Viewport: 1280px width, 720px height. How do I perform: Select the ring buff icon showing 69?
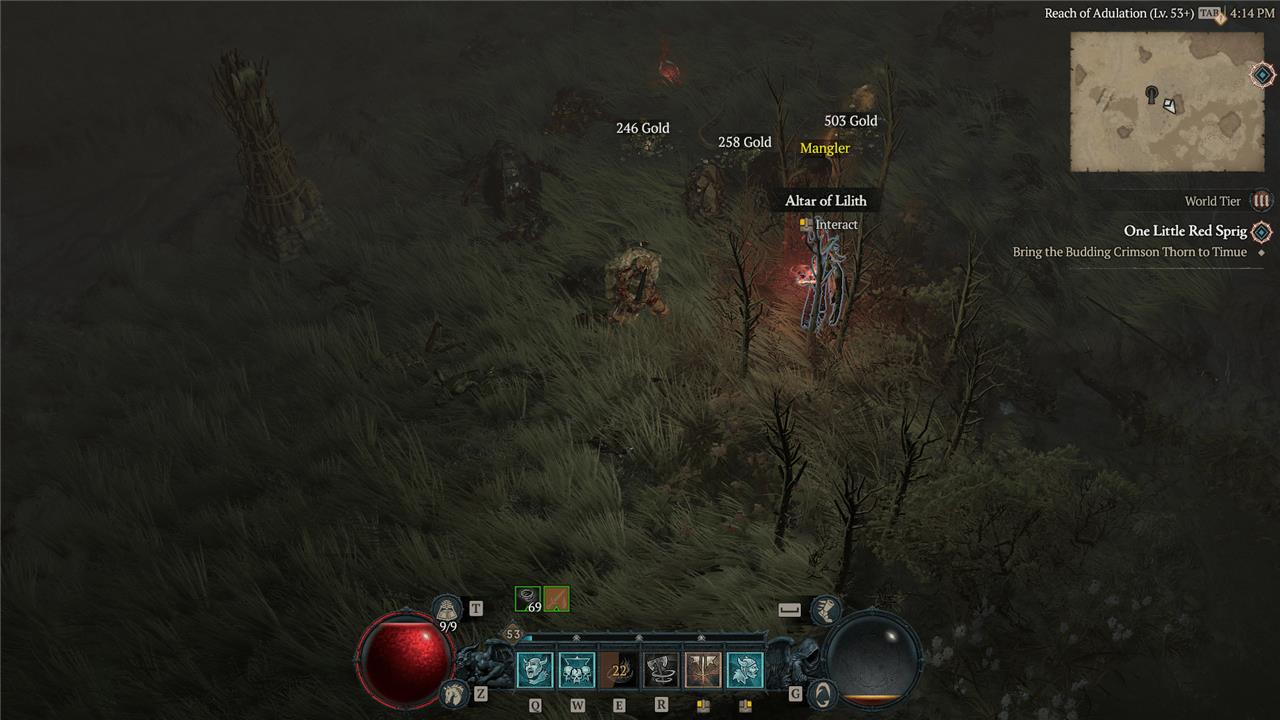[x=528, y=599]
